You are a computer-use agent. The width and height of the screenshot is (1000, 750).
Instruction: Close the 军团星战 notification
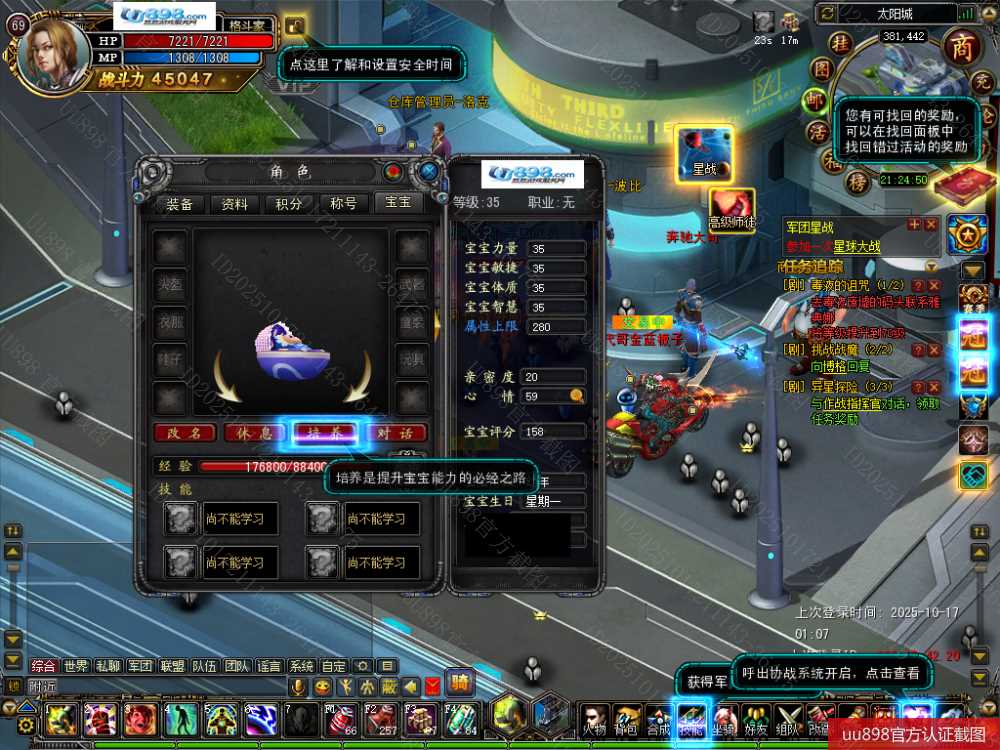point(931,224)
